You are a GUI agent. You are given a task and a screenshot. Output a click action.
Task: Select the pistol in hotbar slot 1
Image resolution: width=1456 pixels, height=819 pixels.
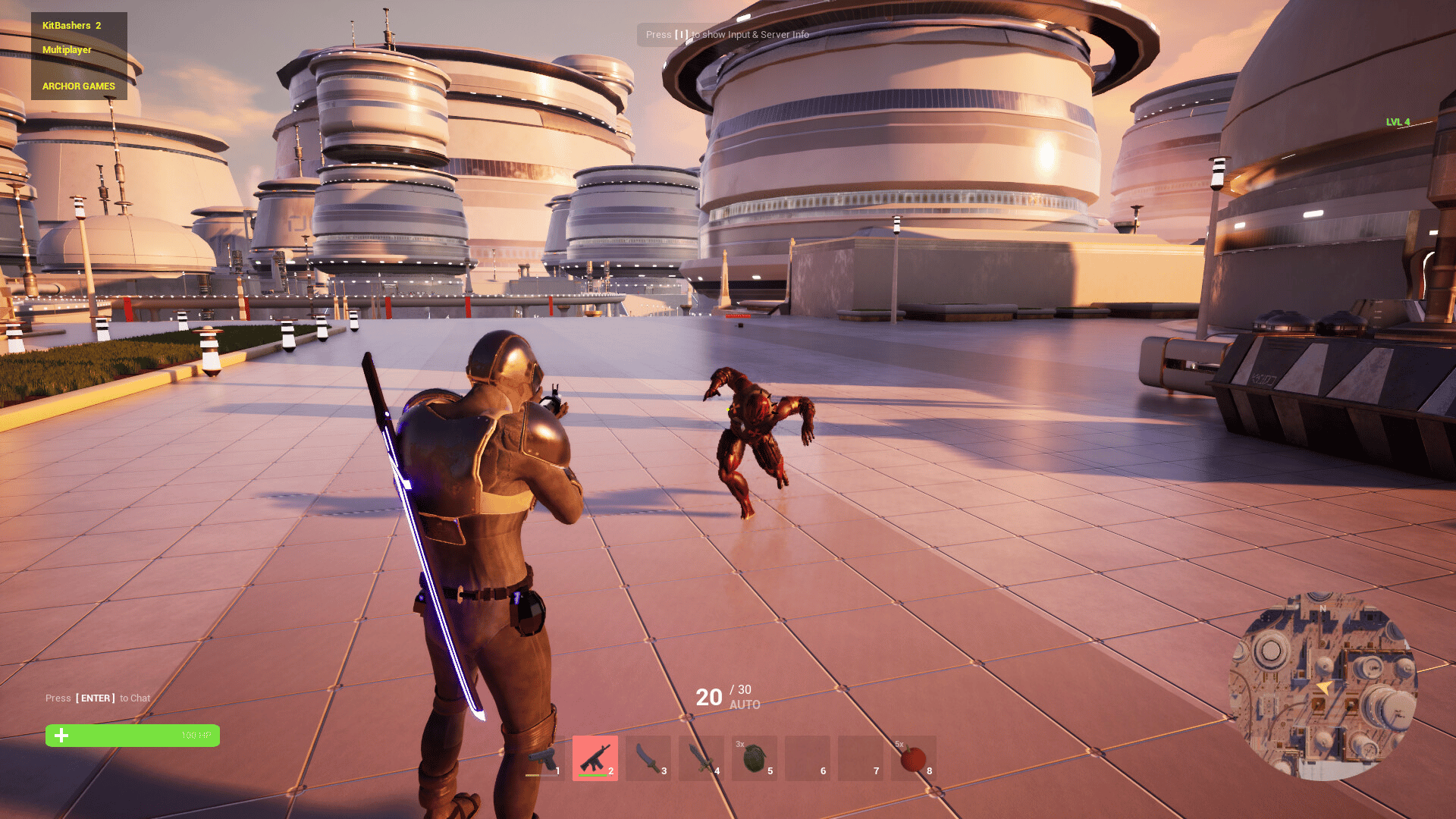point(542,758)
